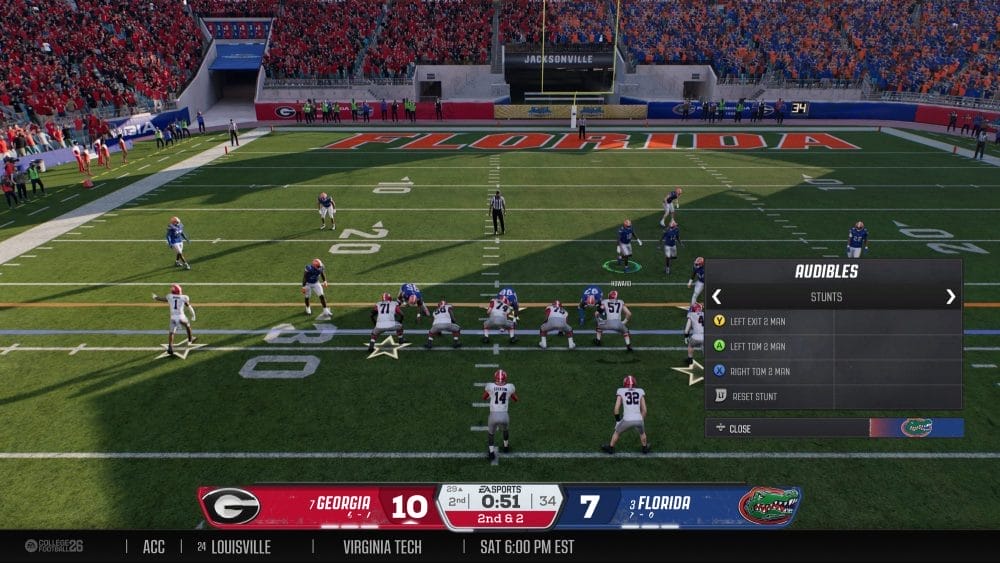Show the previous audible category arrow

click(717, 297)
